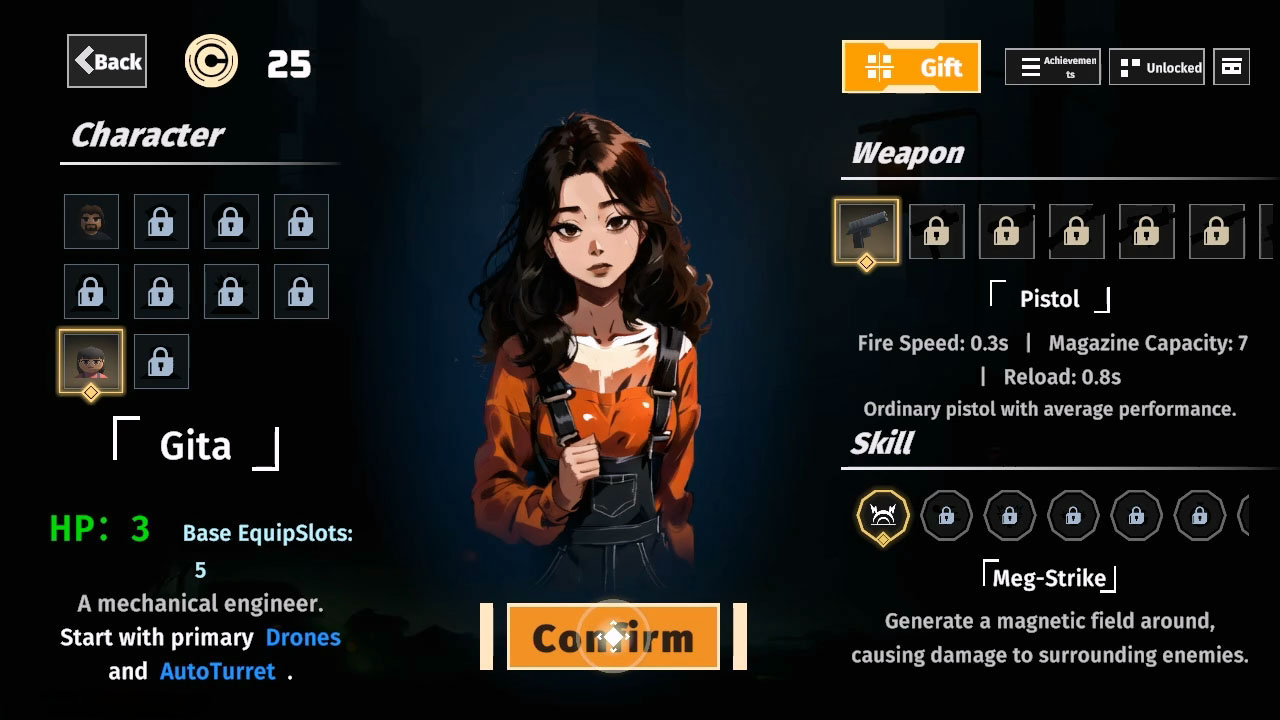Click the locked skill slot next to Meg-Strike

pos(945,516)
